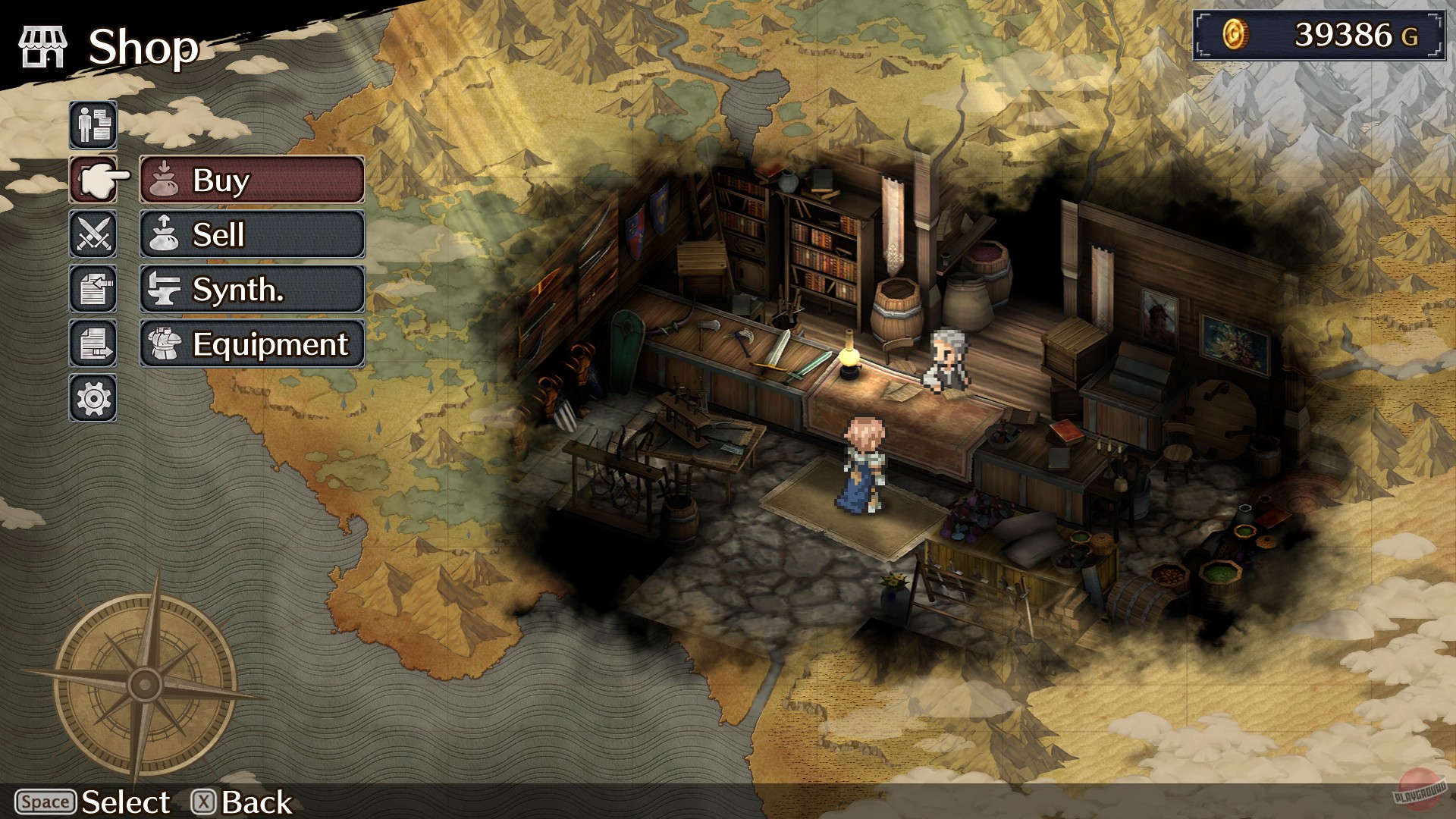Open the Sell menu option
Image resolution: width=1456 pixels, height=819 pixels.
(250, 235)
